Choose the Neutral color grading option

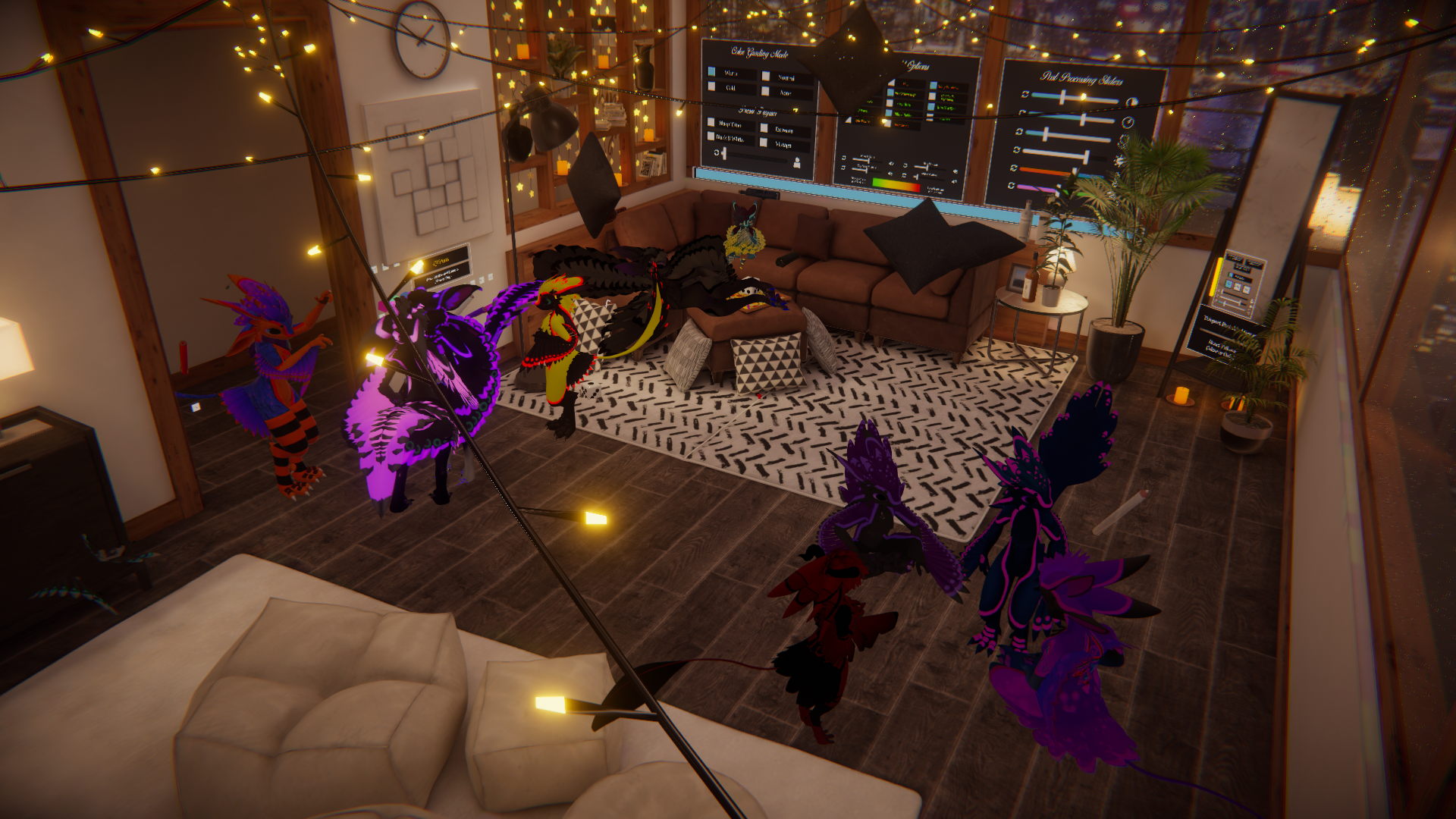(766, 76)
